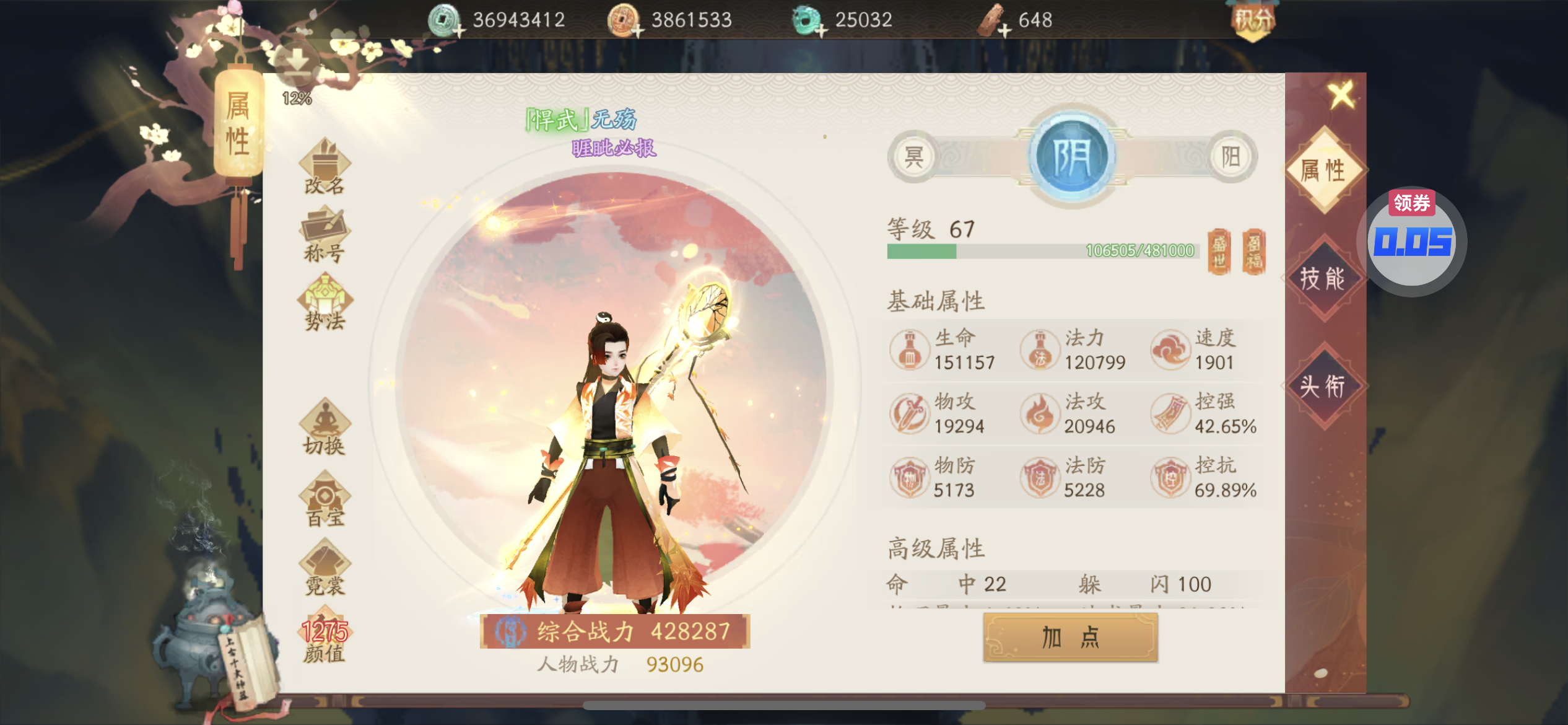Select the 冥 element toggle
The image size is (1568, 725).
(913, 157)
